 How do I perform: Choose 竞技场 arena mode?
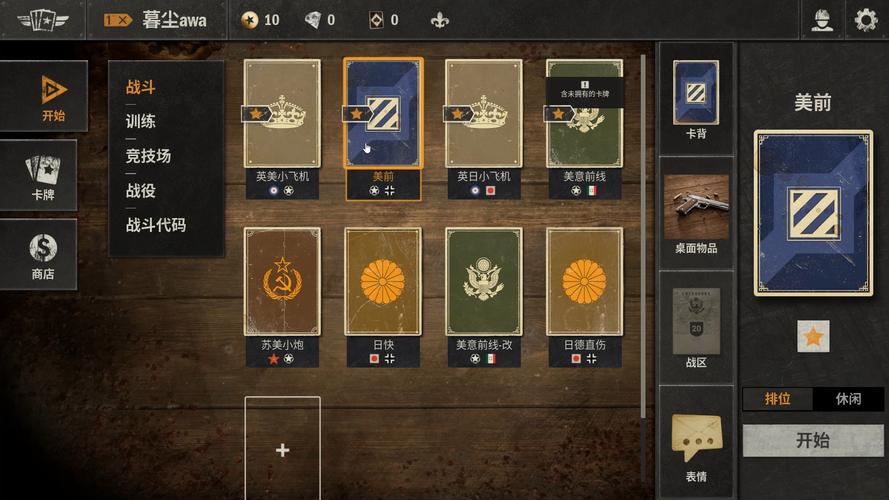[x=148, y=155]
